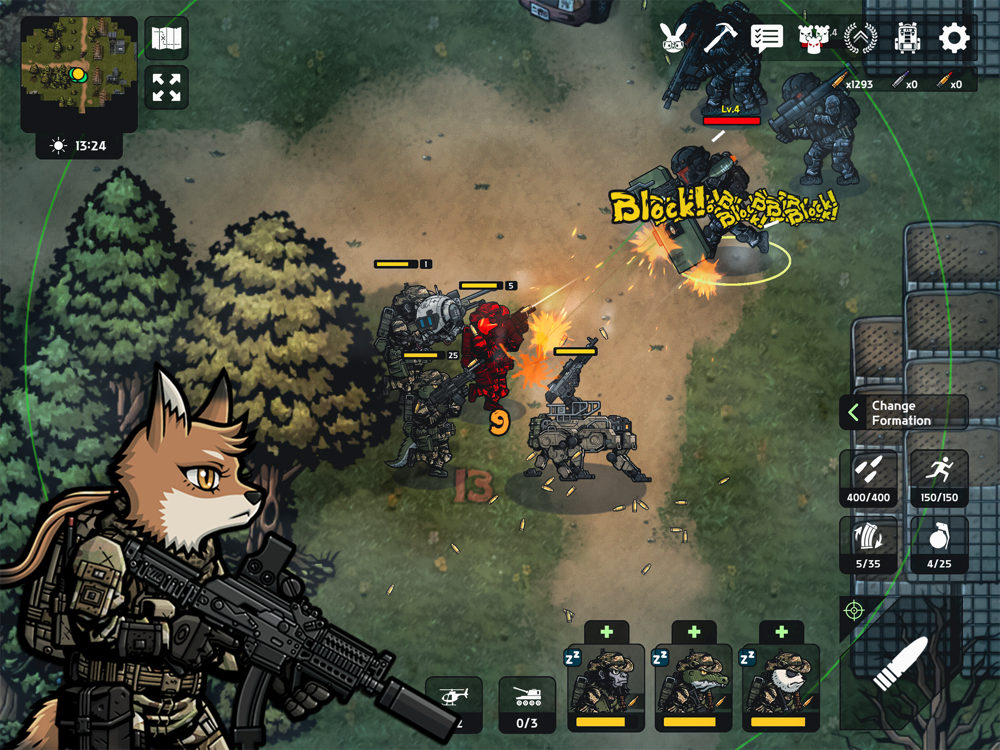Image resolution: width=1000 pixels, height=750 pixels.
Task: Call in tank support
Action: point(527,704)
